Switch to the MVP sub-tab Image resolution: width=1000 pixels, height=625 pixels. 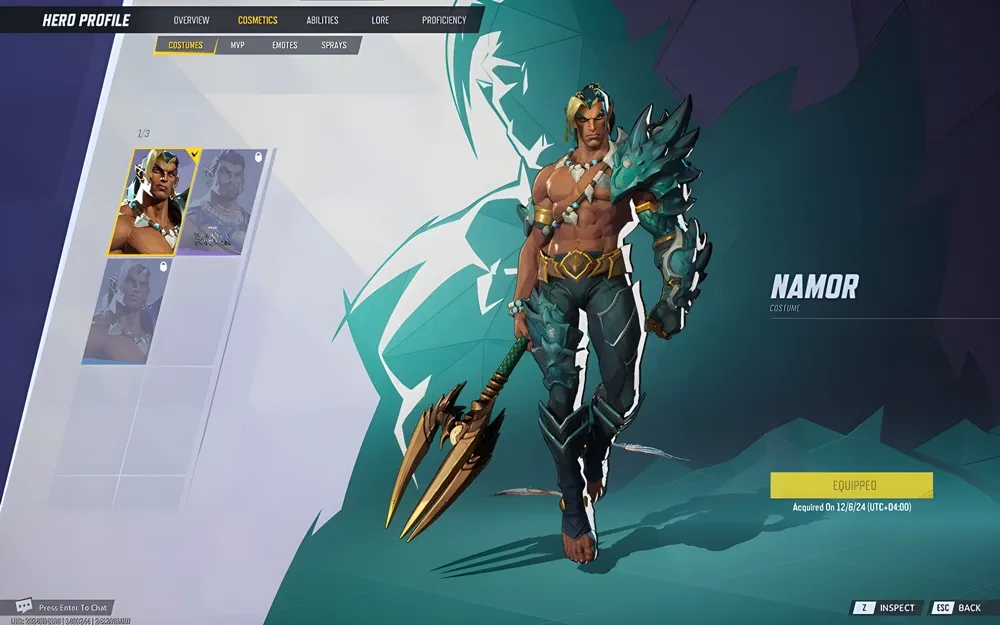point(237,45)
